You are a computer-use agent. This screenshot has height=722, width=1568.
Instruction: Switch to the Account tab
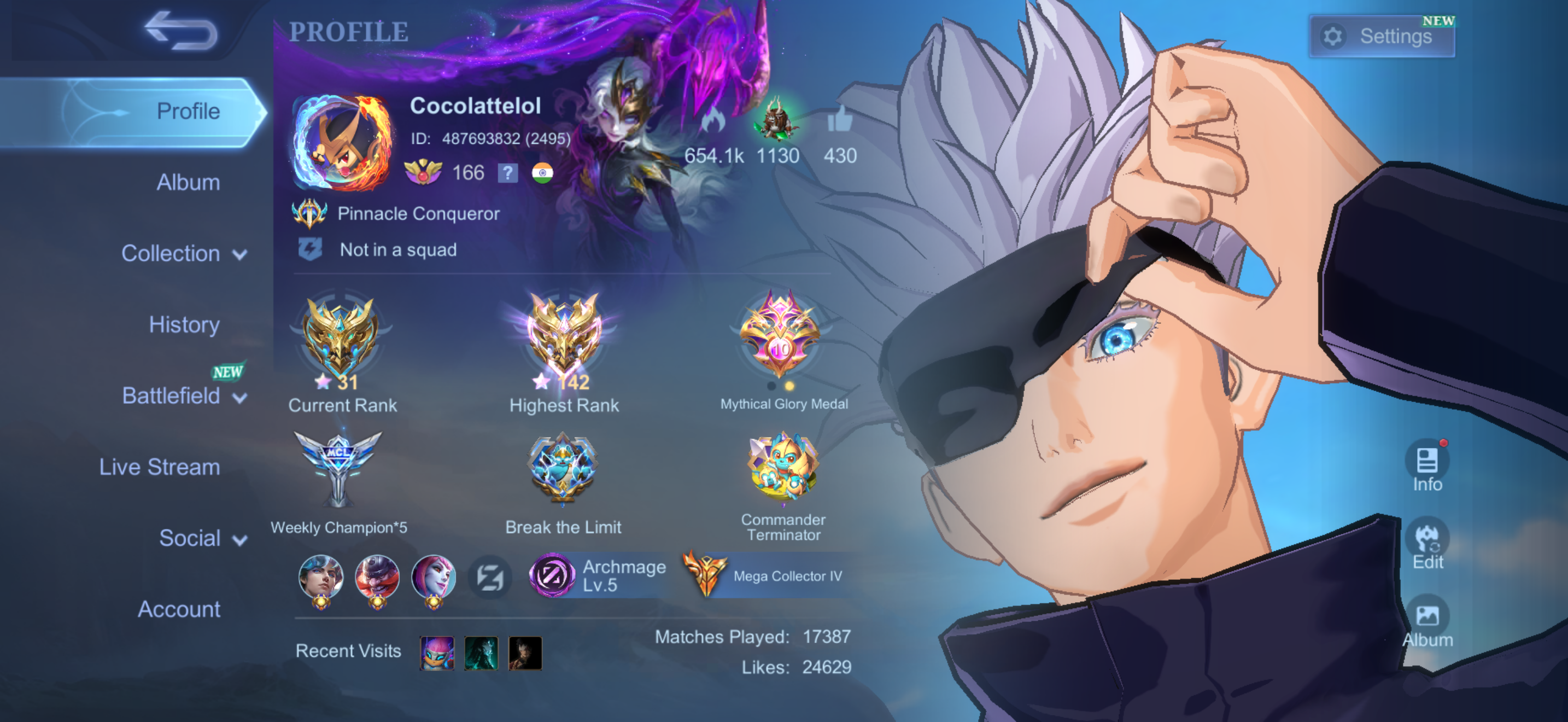(179, 609)
